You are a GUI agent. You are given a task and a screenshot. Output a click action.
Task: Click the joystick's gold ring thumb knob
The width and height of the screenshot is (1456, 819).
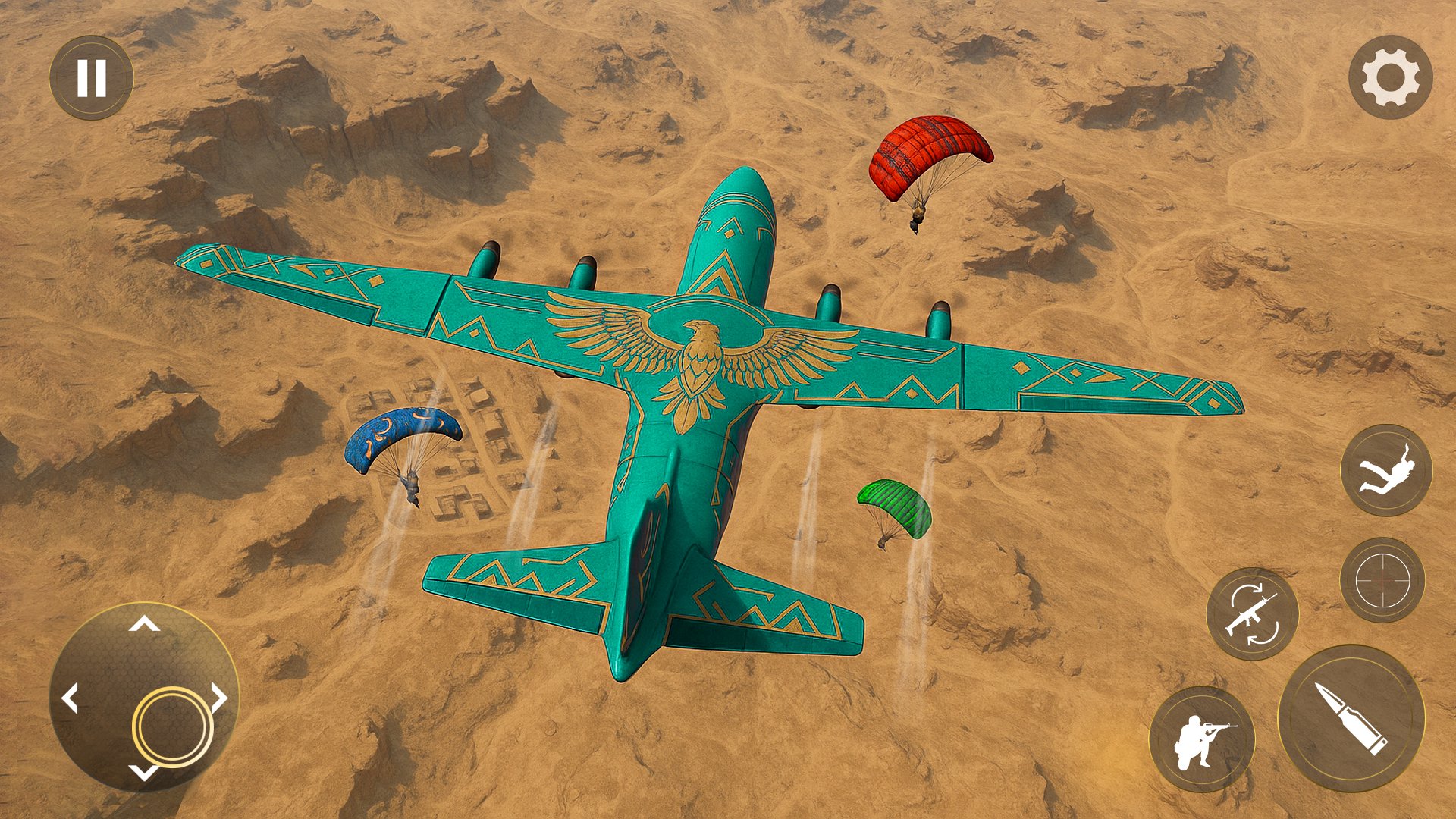click(172, 726)
